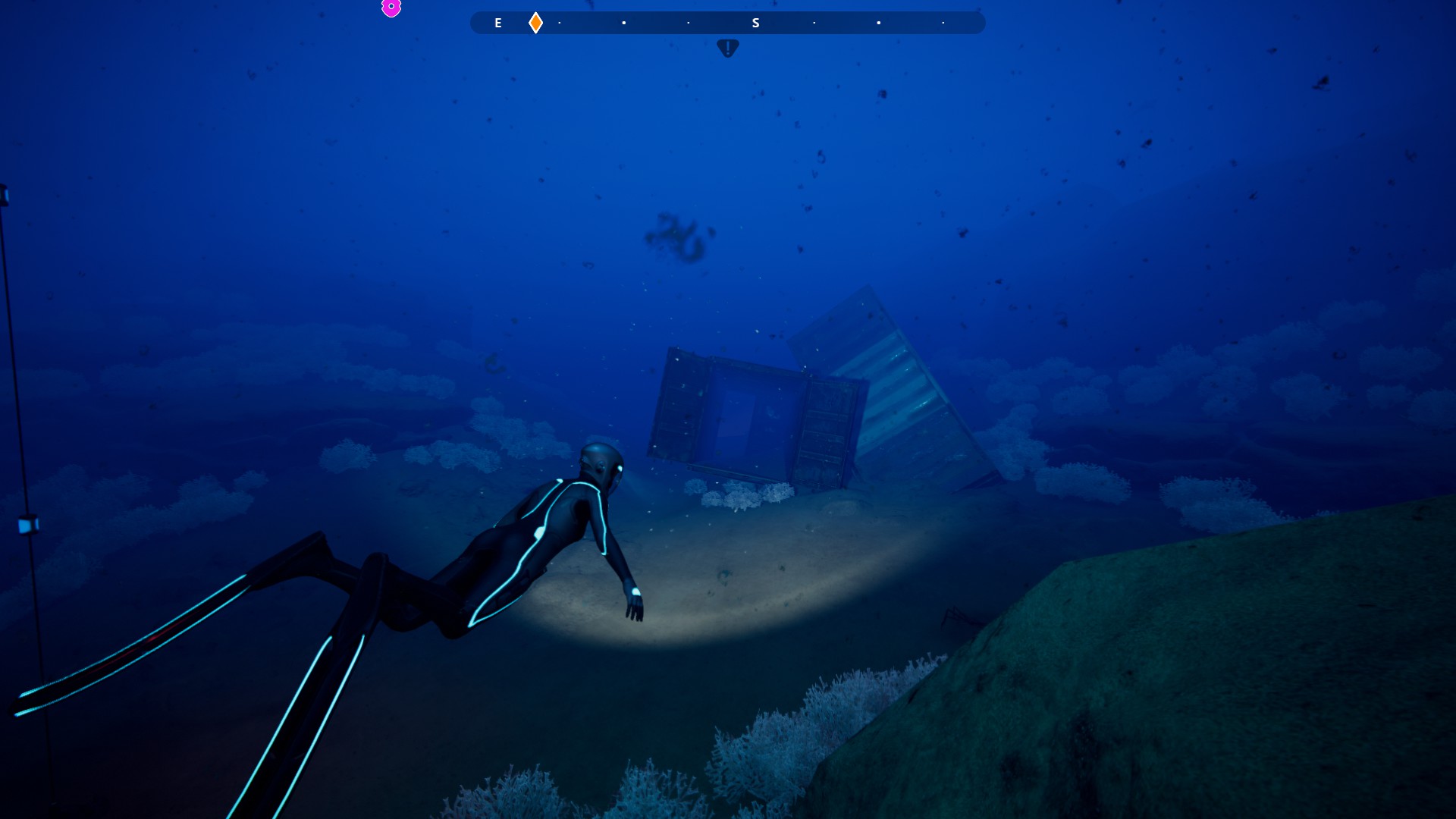Image resolution: width=1456 pixels, height=819 pixels.
Task: Click the E heading on the compass bar
Action: pyautogui.click(x=498, y=24)
